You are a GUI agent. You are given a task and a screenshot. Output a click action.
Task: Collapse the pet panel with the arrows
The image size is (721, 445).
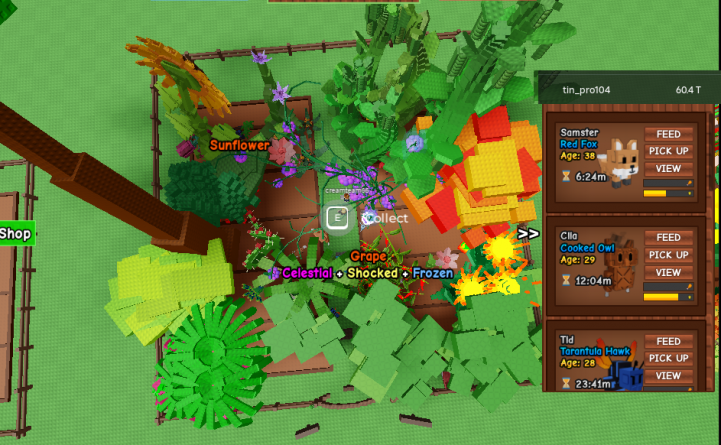(528, 234)
